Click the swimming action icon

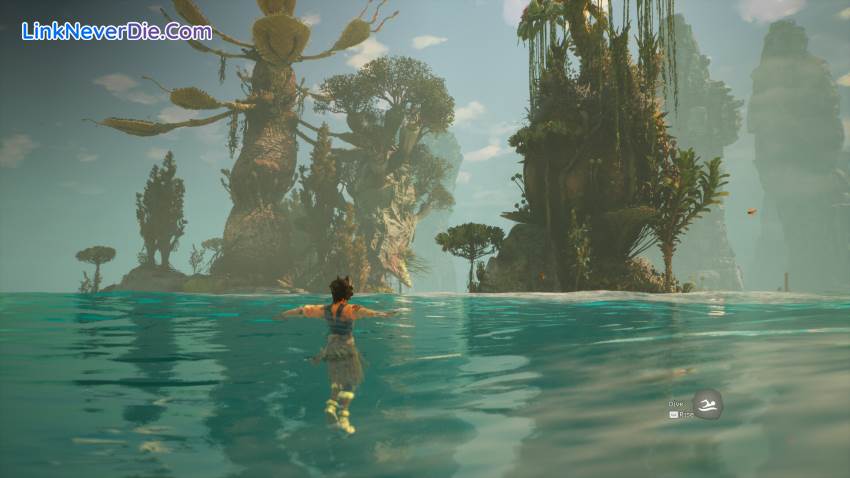coord(707,404)
